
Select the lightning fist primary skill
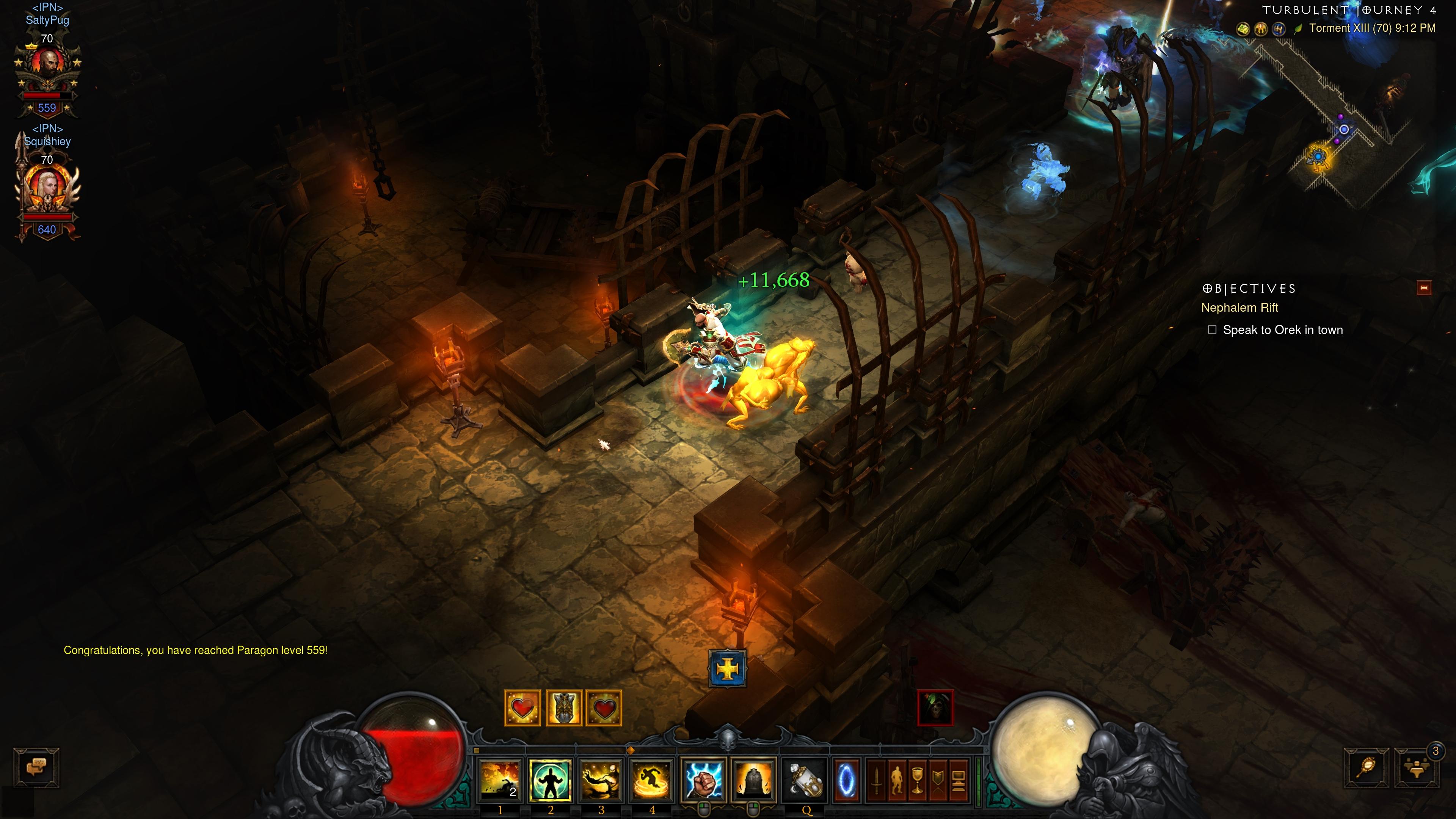coord(703,780)
